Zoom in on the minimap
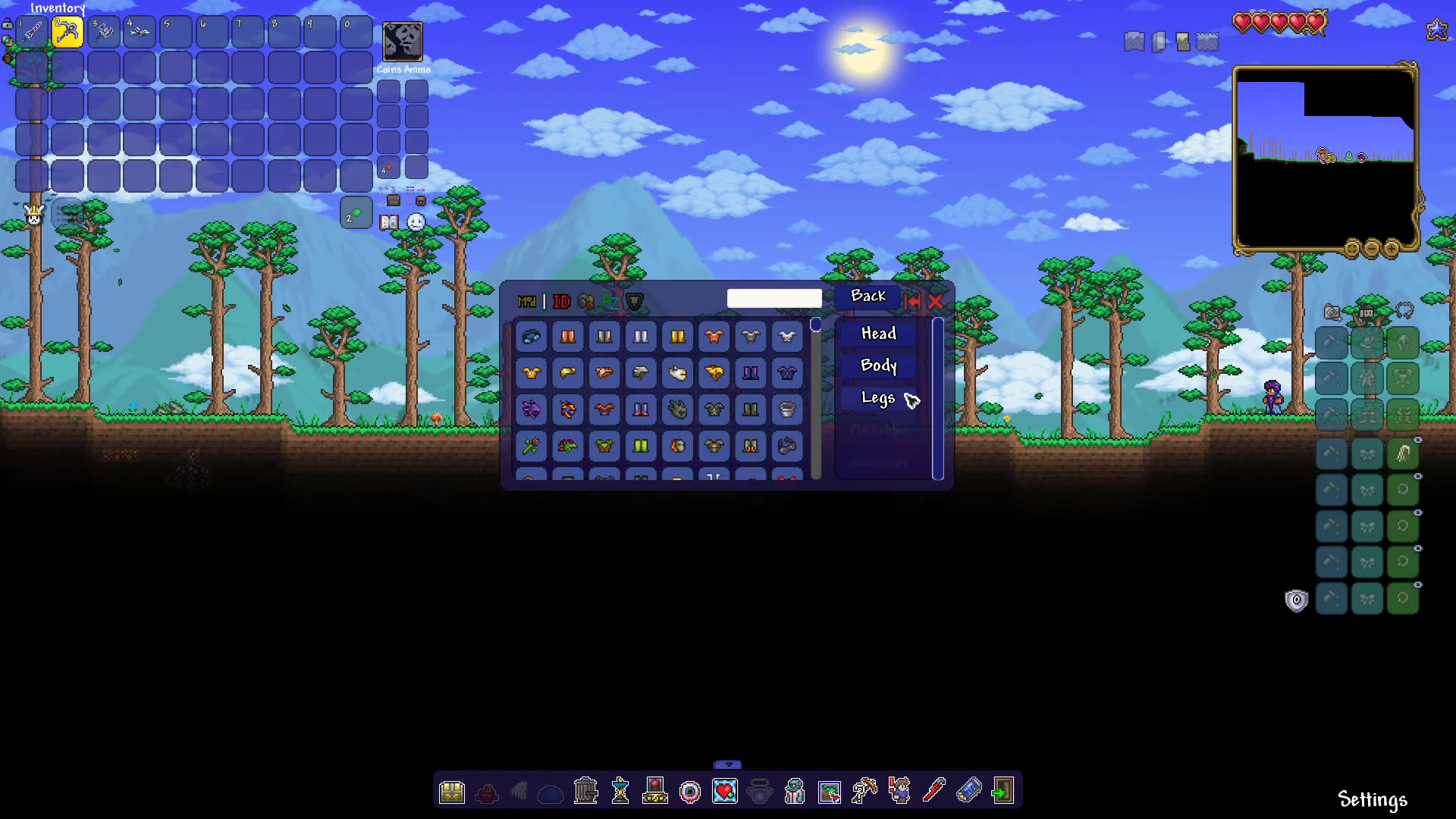 point(1392,248)
